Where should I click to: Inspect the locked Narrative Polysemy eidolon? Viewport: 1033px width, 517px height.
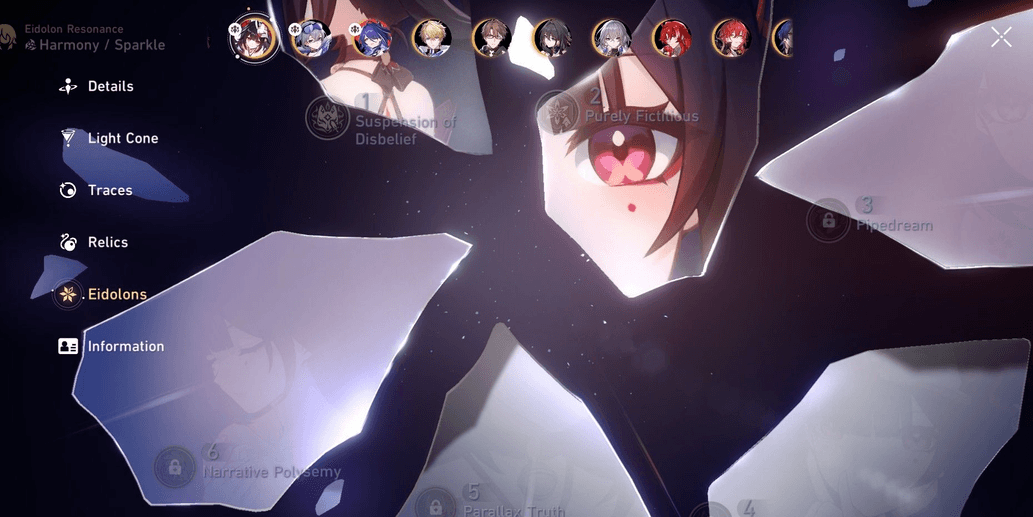coord(175,467)
